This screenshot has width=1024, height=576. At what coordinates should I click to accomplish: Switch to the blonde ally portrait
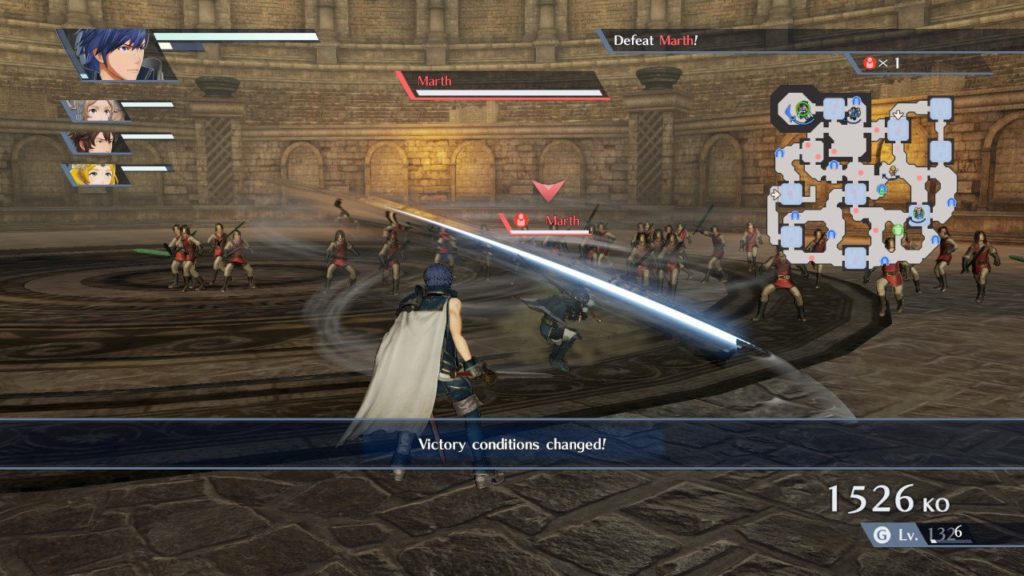(x=96, y=175)
